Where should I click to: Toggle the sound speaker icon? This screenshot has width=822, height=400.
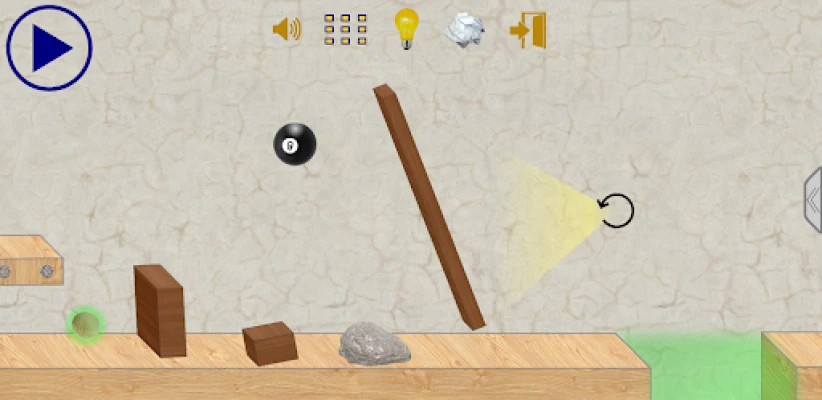click(286, 29)
